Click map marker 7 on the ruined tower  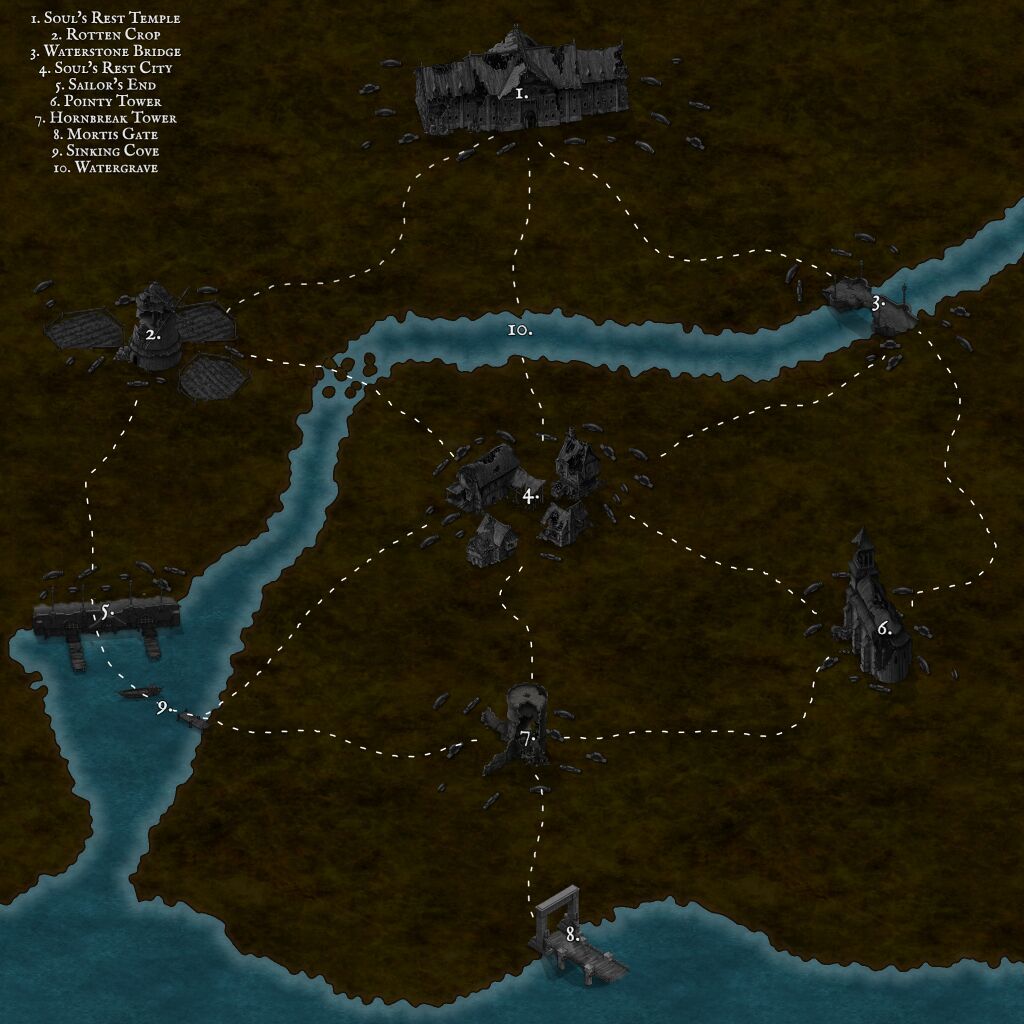(528, 738)
